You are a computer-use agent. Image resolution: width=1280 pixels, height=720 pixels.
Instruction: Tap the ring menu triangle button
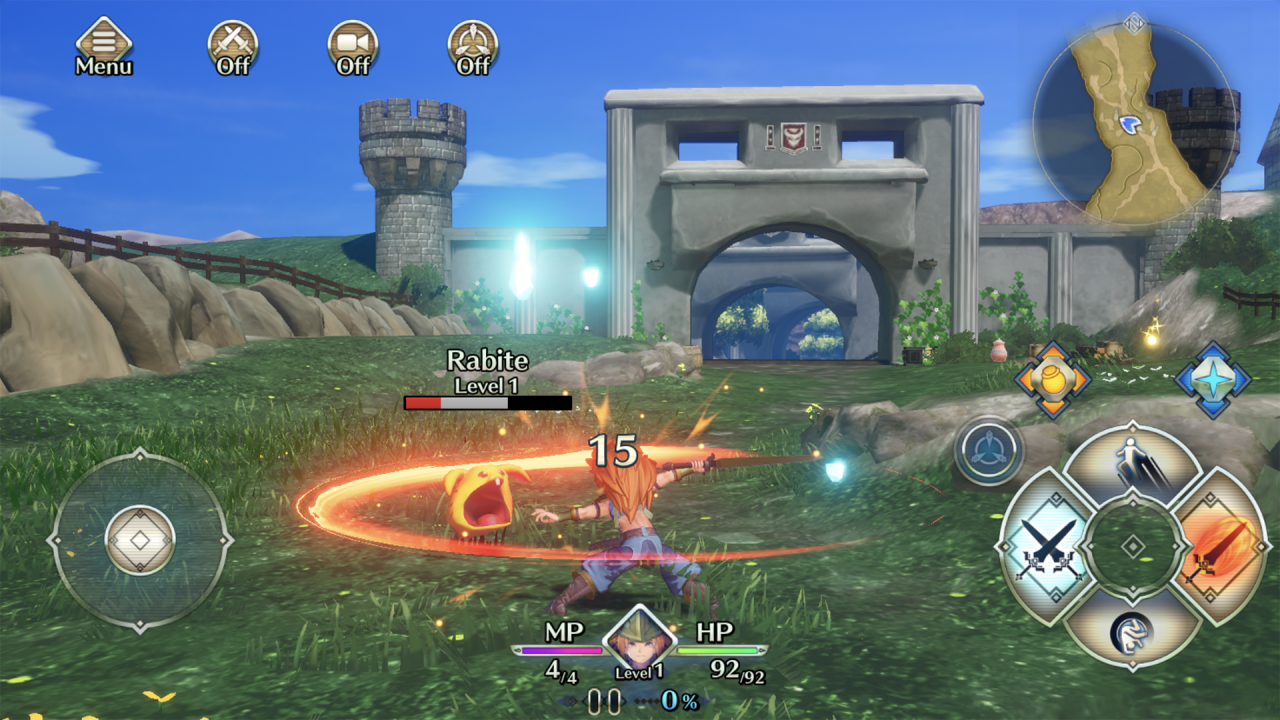point(989,451)
